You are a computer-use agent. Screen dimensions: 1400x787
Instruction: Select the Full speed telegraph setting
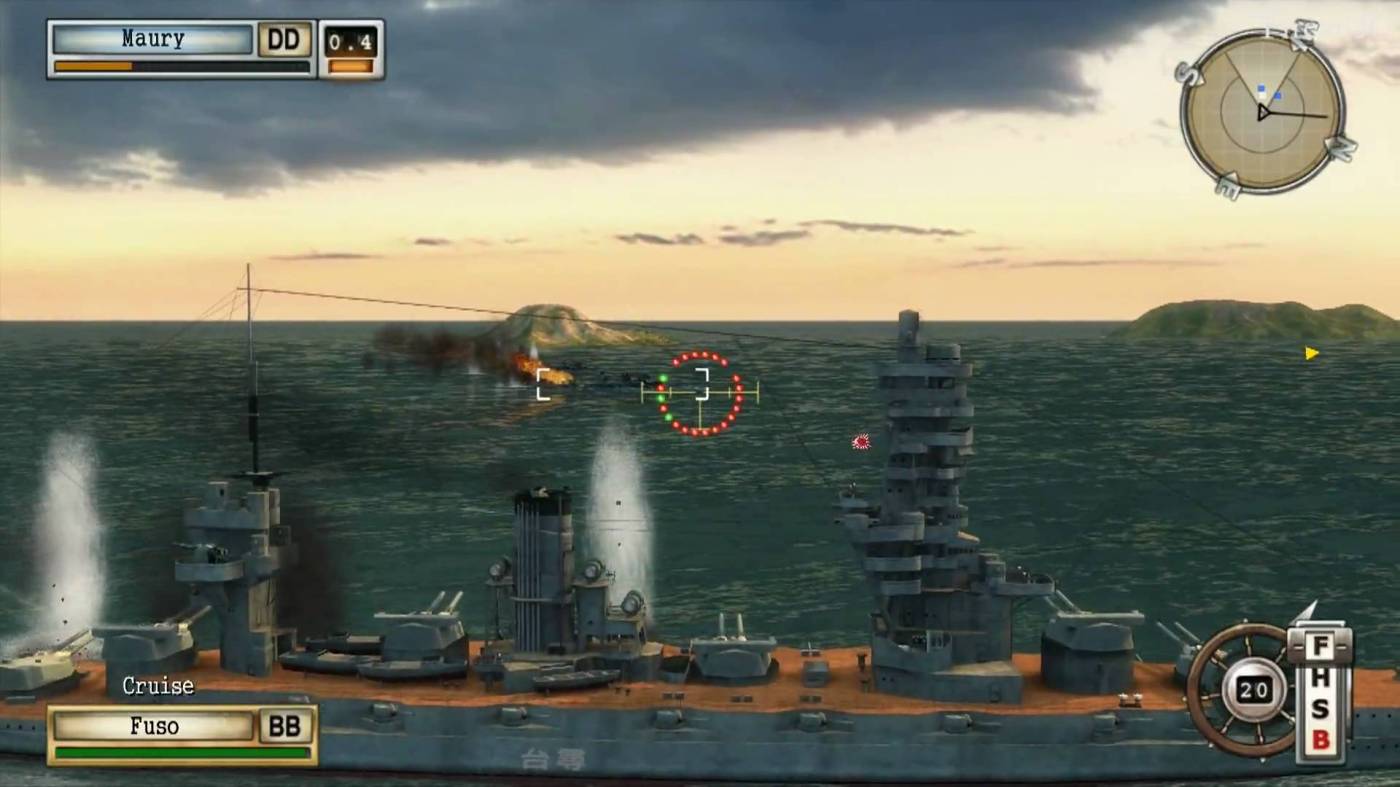pyautogui.click(x=1321, y=645)
